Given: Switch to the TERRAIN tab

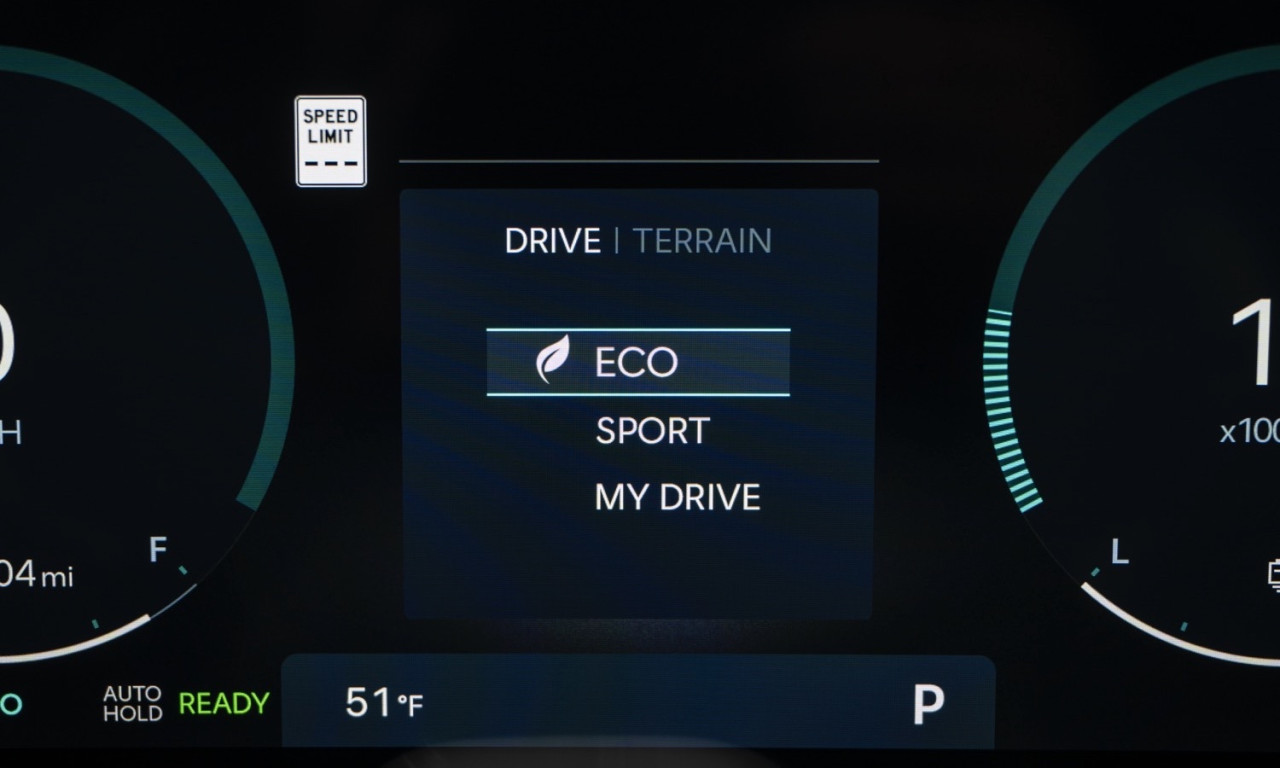Looking at the screenshot, I should [702, 241].
